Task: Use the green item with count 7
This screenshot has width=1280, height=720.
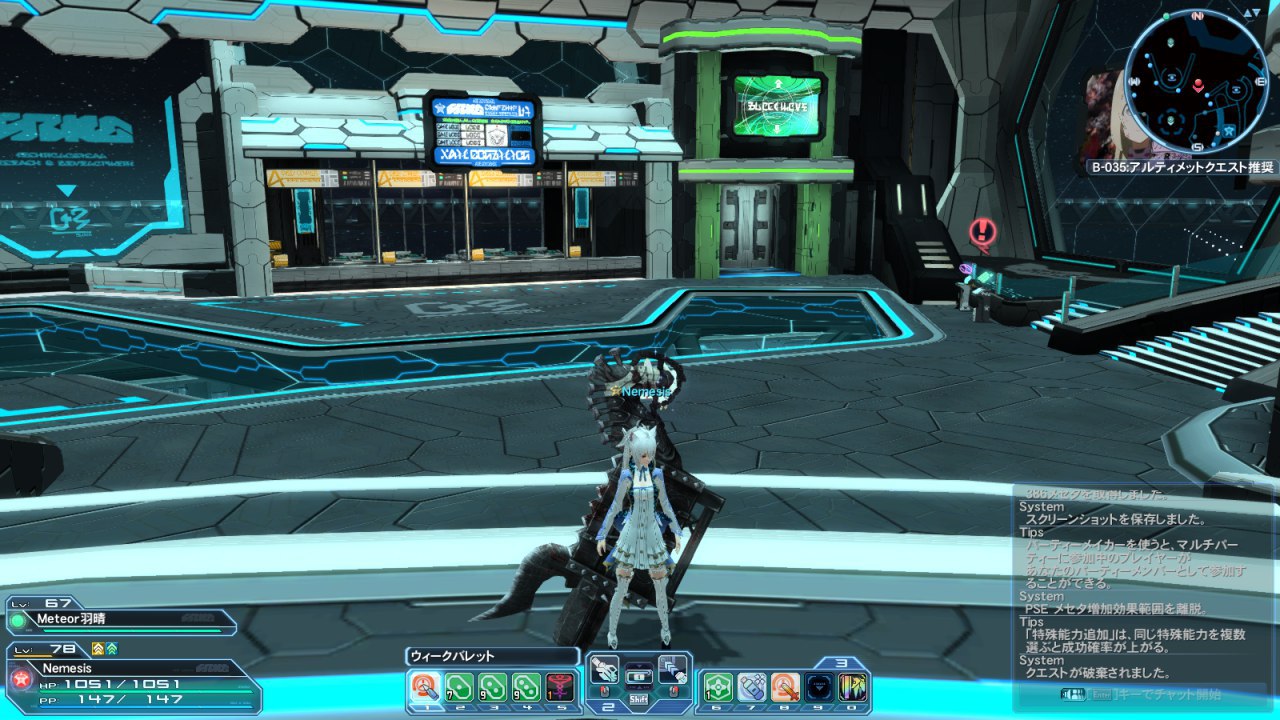Action: pos(459,687)
